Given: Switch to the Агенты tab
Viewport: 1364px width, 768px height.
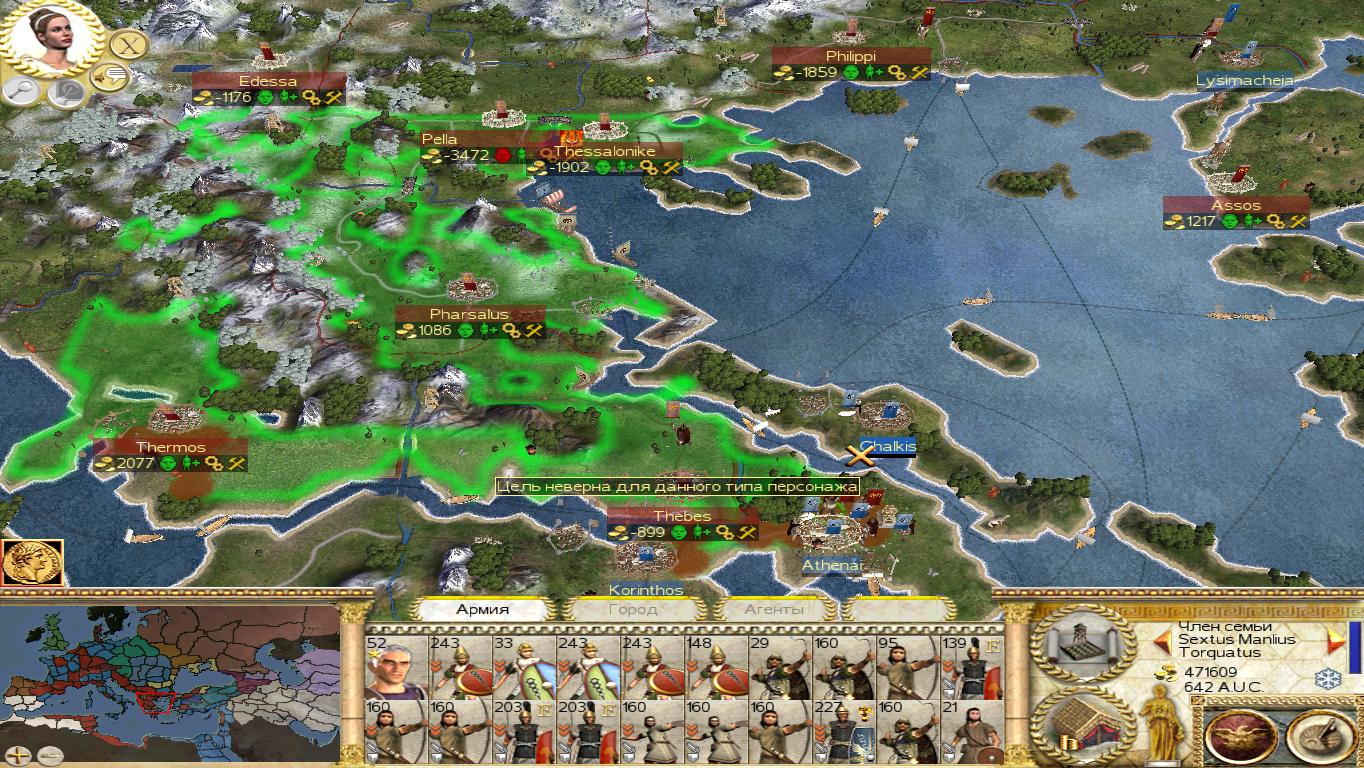Looking at the screenshot, I should 774,609.
